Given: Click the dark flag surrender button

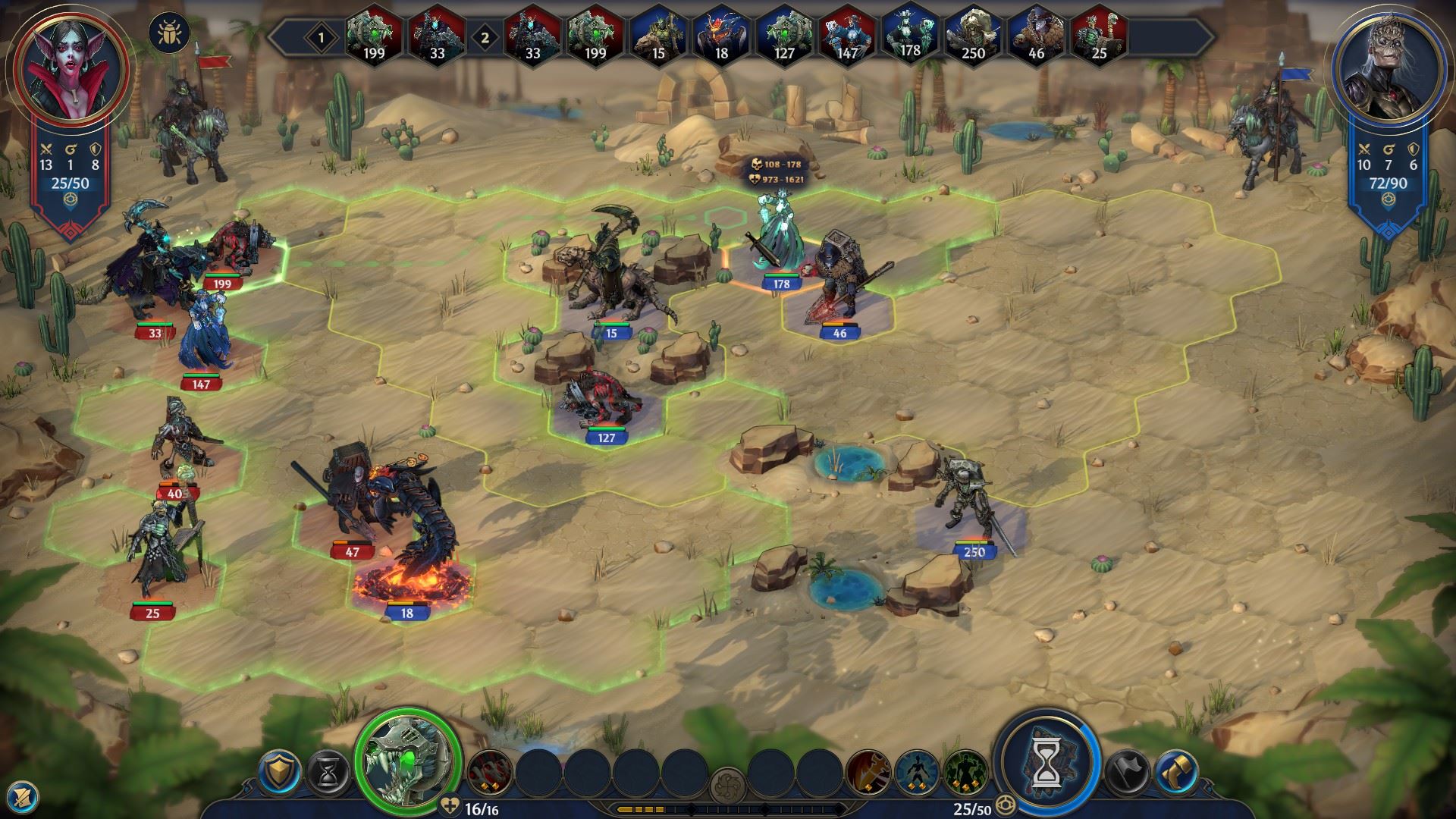Looking at the screenshot, I should click(x=1128, y=773).
